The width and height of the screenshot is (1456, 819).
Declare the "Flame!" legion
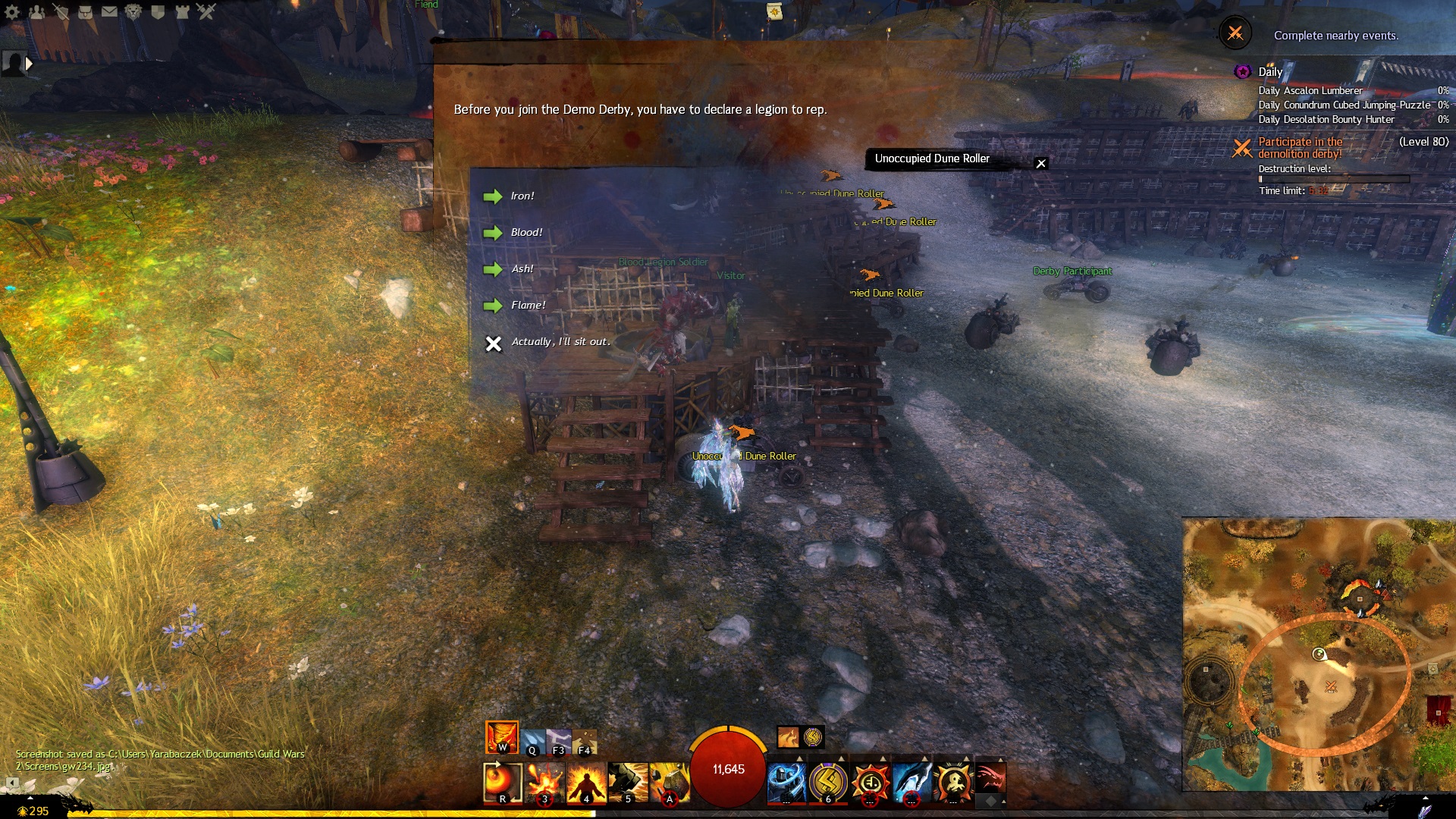(528, 306)
